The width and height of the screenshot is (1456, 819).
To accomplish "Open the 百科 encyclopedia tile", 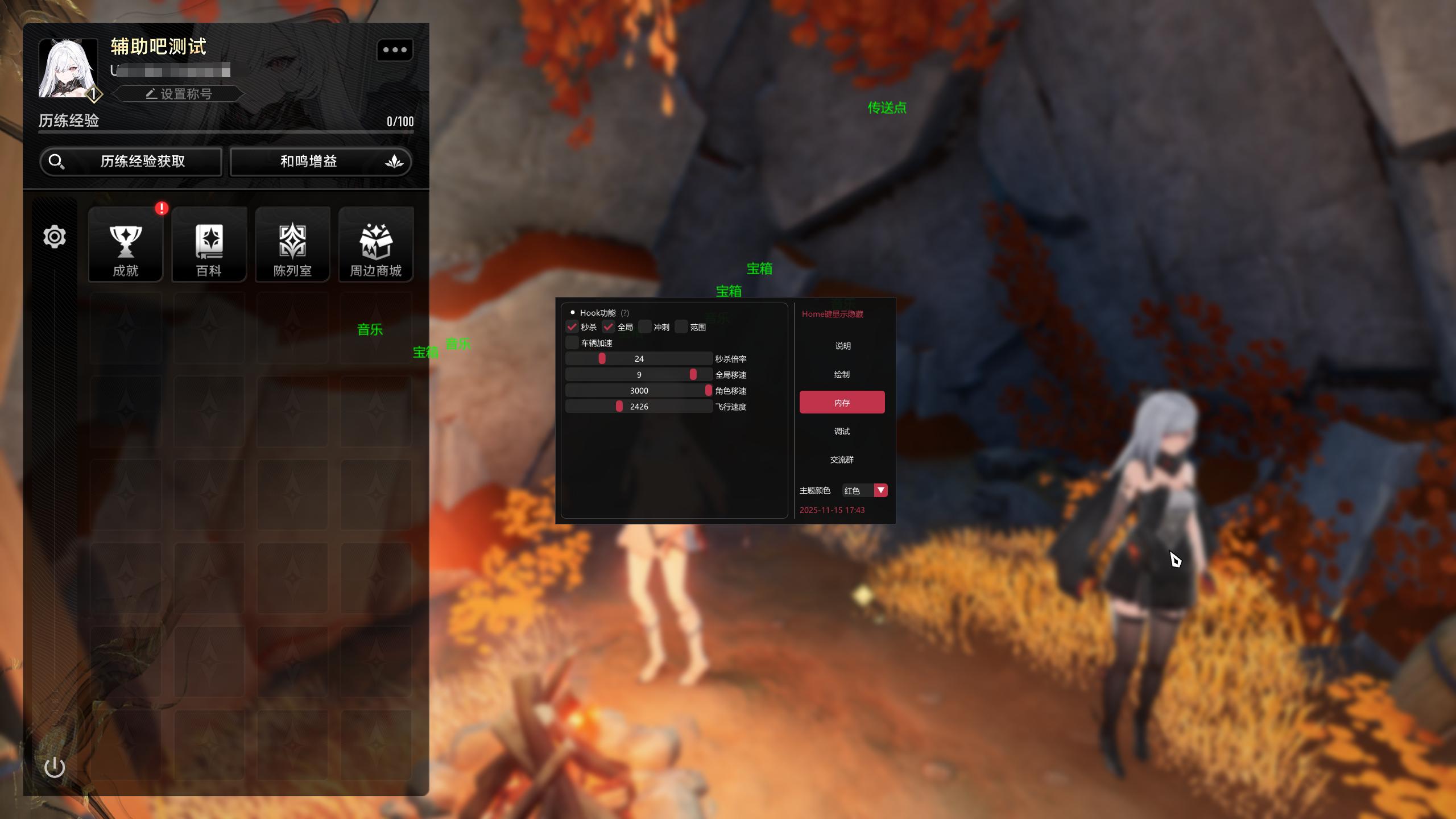I will 209,245.
